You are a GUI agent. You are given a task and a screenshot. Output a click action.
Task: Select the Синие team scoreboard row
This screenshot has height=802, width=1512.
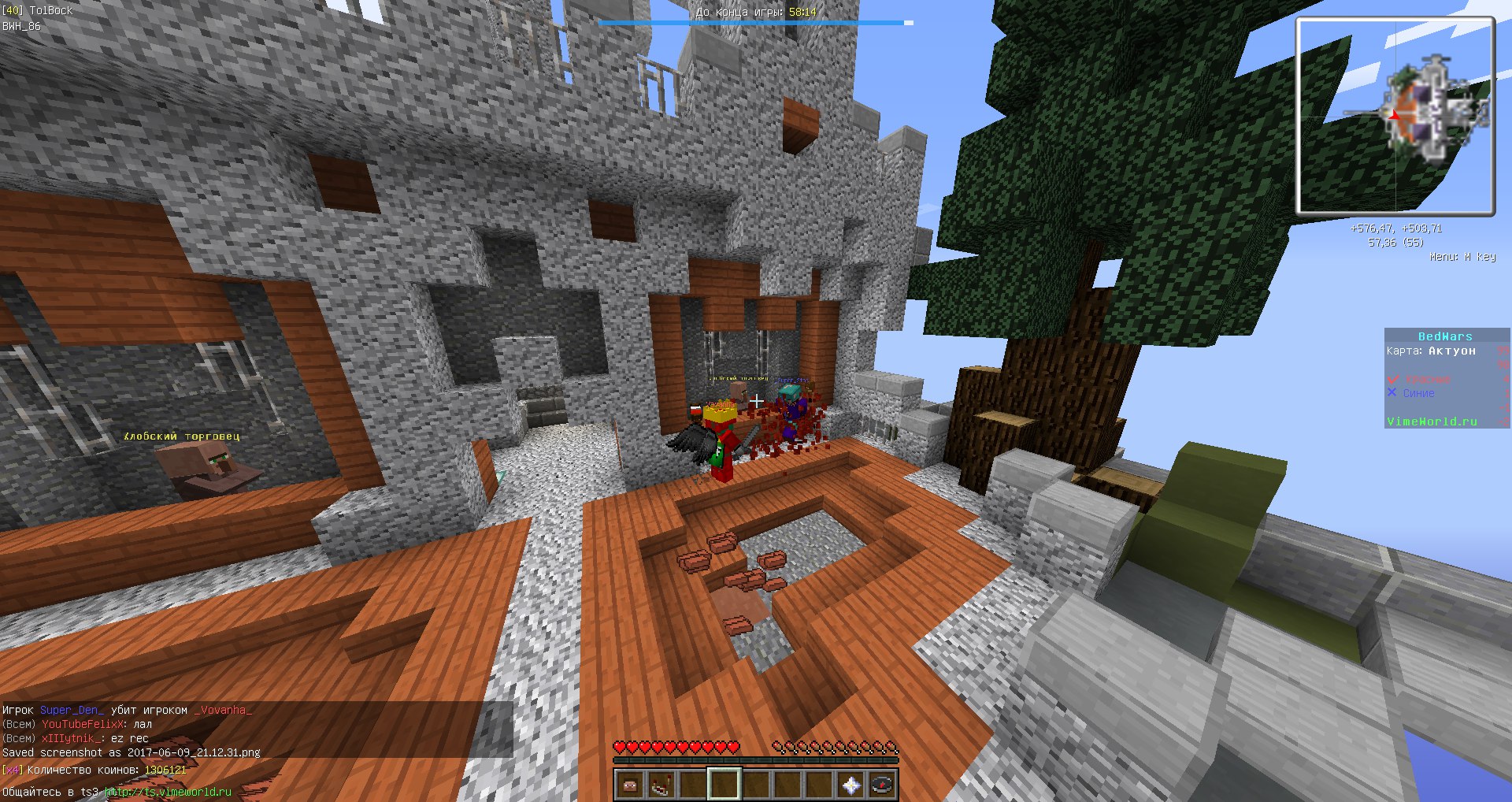click(x=1418, y=393)
